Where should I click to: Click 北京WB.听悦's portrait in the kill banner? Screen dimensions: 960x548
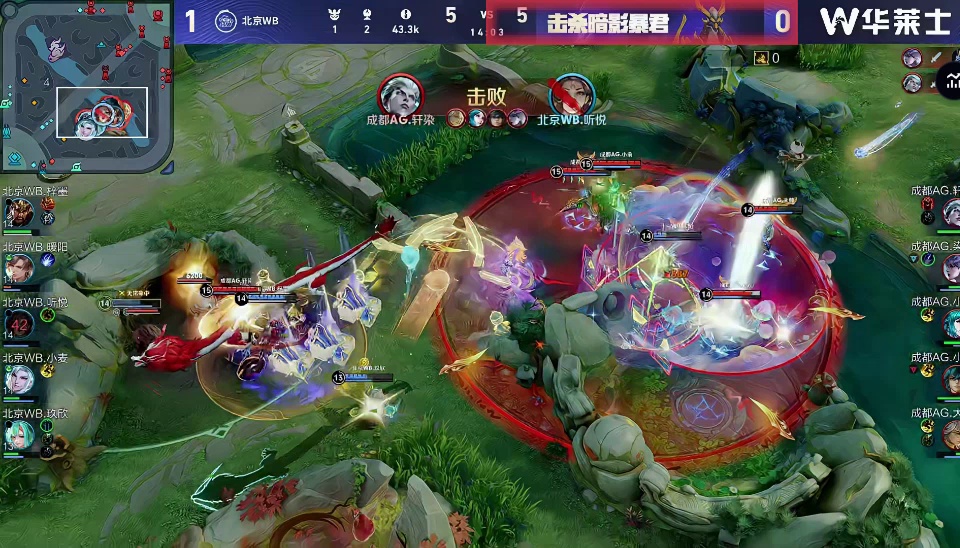tap(572, 95)
